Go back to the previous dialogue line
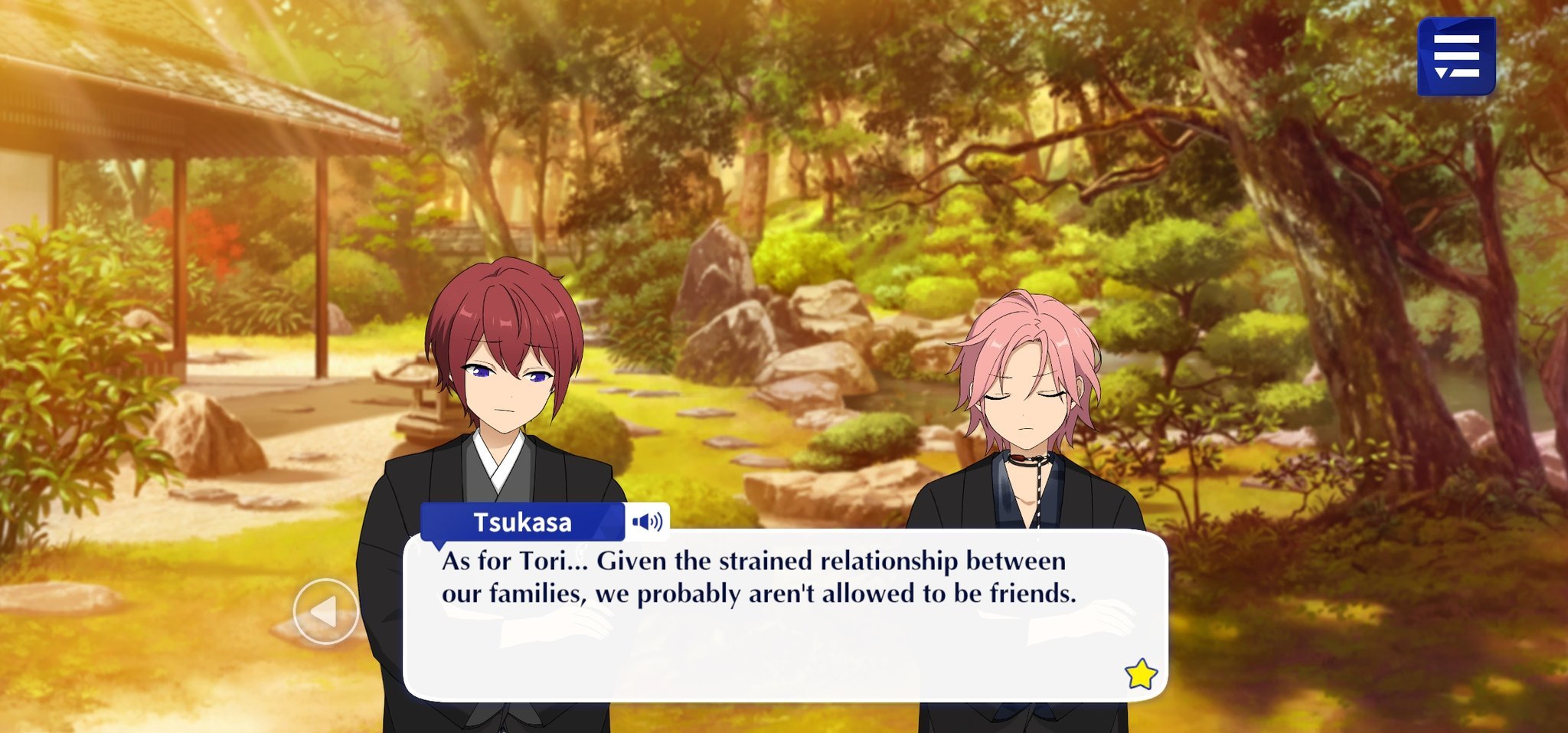This screenshot has width=1568, height=733. pyautogui.click(x=325, y=611)
